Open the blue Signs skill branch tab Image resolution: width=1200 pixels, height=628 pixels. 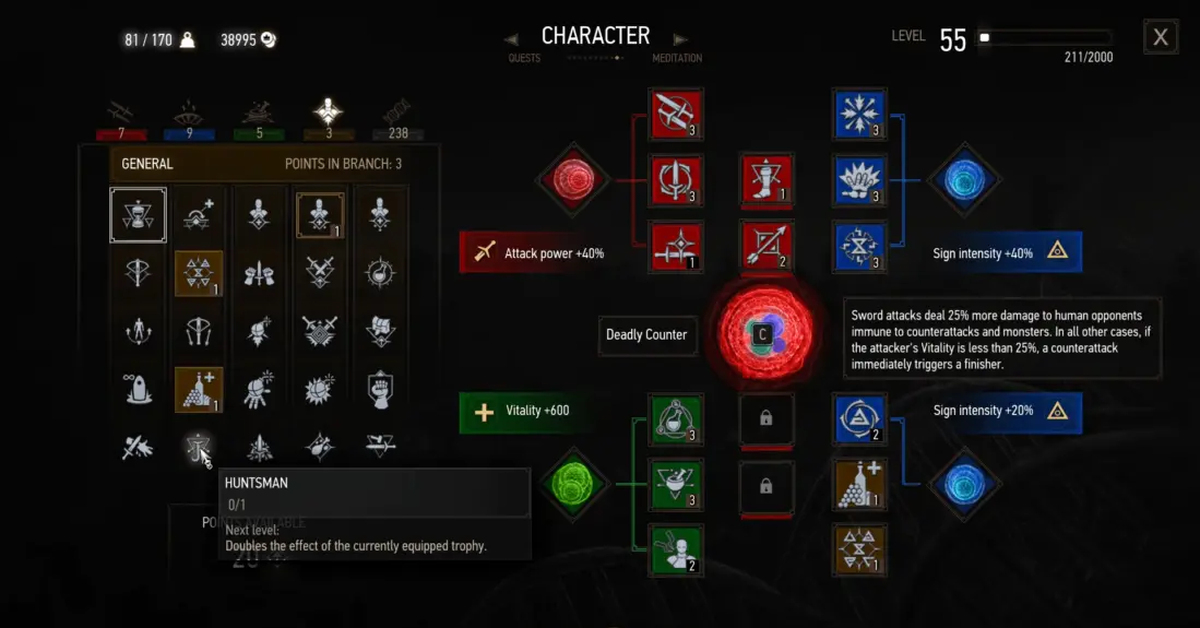click(x=190, y=117)
